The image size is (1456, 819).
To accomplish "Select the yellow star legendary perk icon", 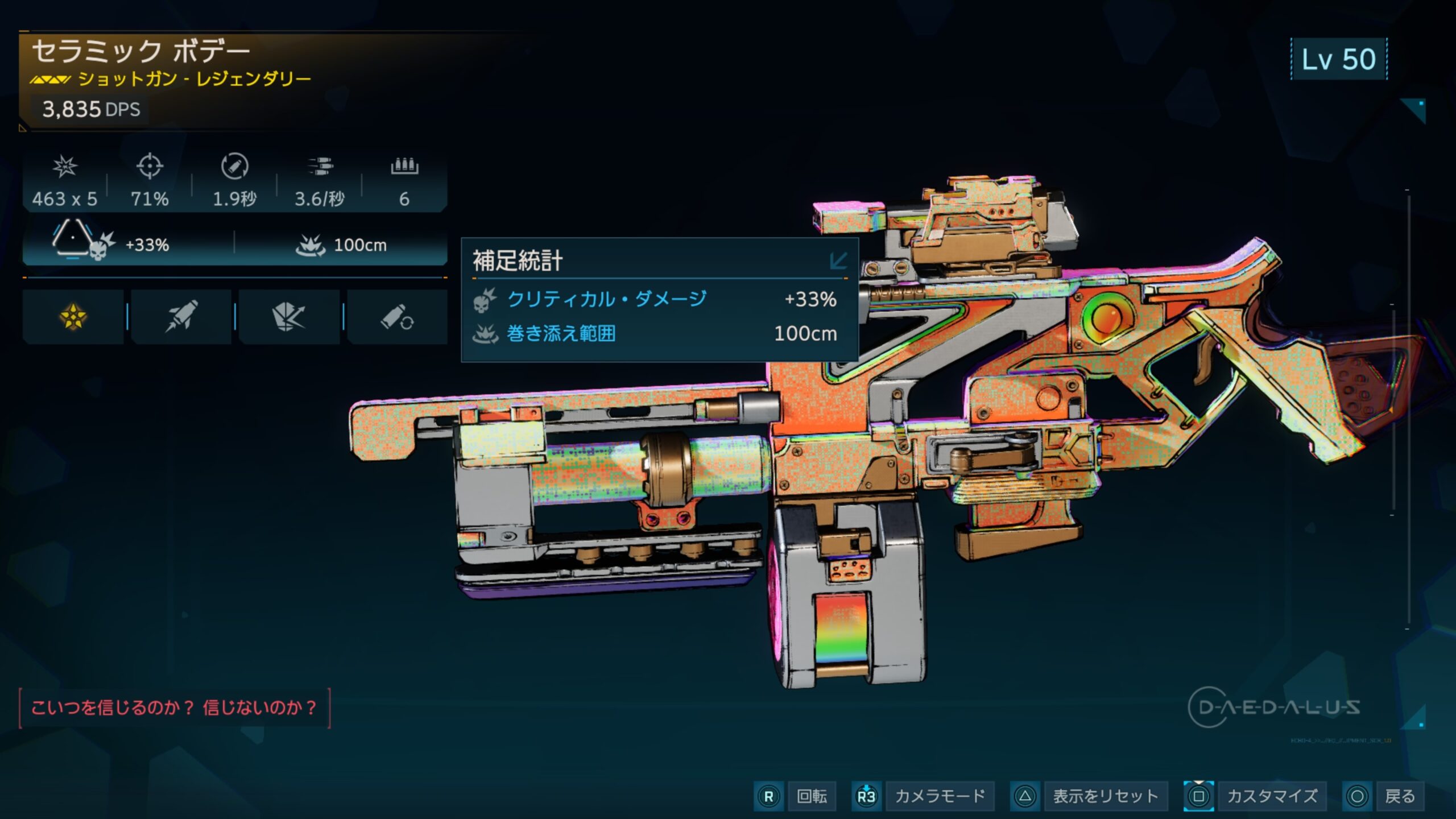I will tap(73, 317).
